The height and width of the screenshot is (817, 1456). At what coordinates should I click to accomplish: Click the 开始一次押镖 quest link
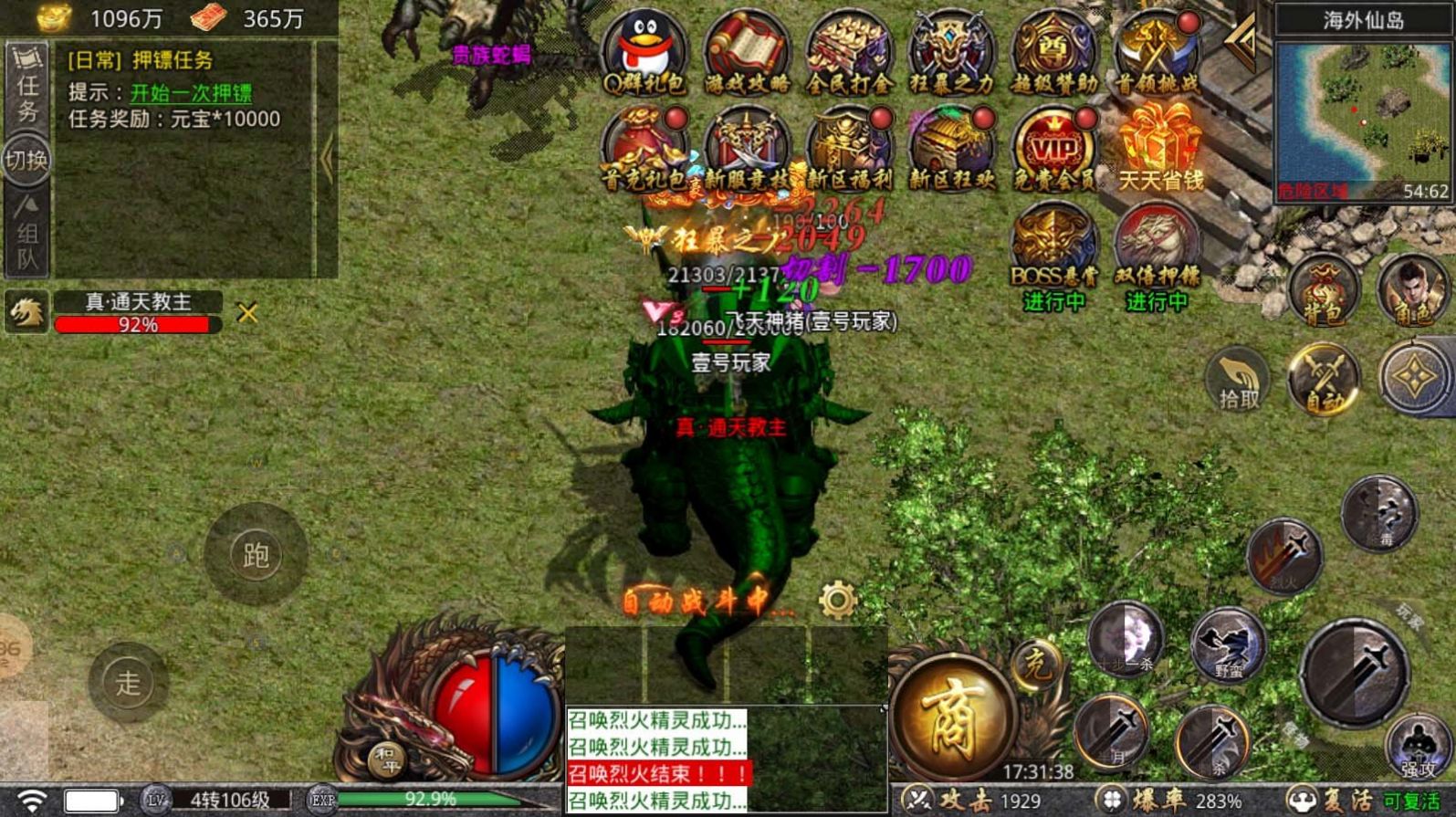tap(191, 93)
